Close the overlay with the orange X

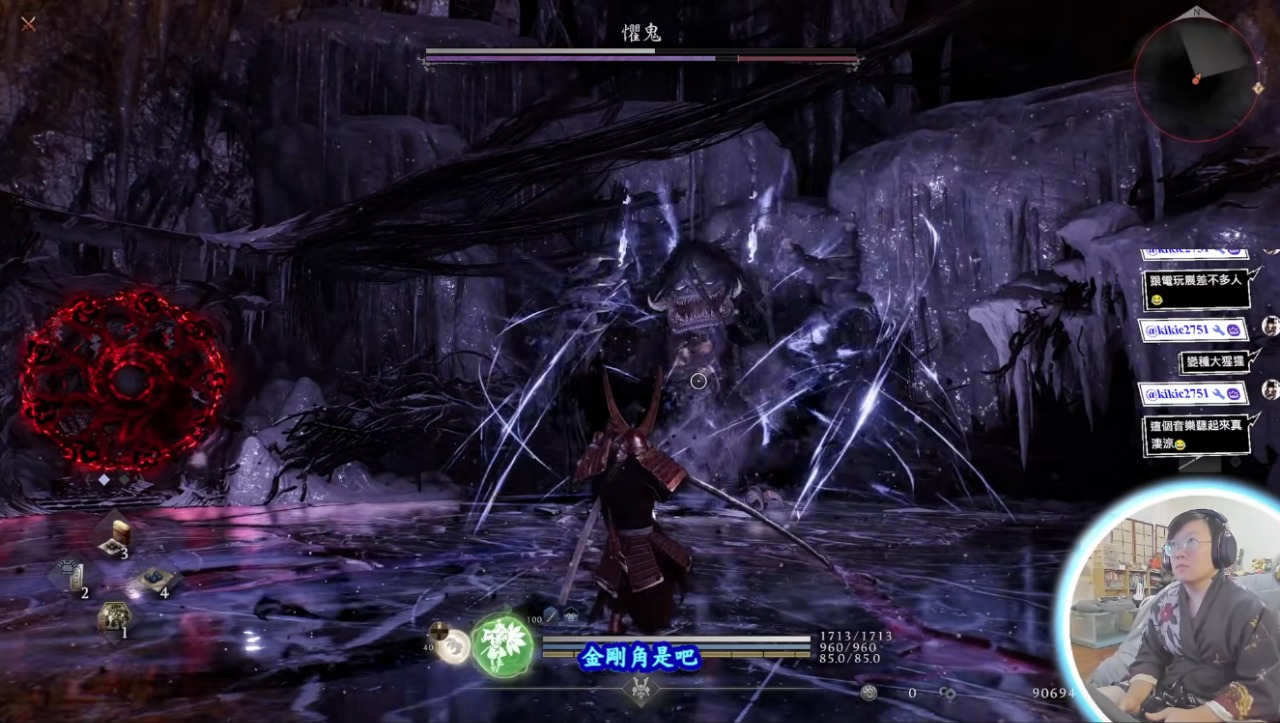(x=28, y=23)
